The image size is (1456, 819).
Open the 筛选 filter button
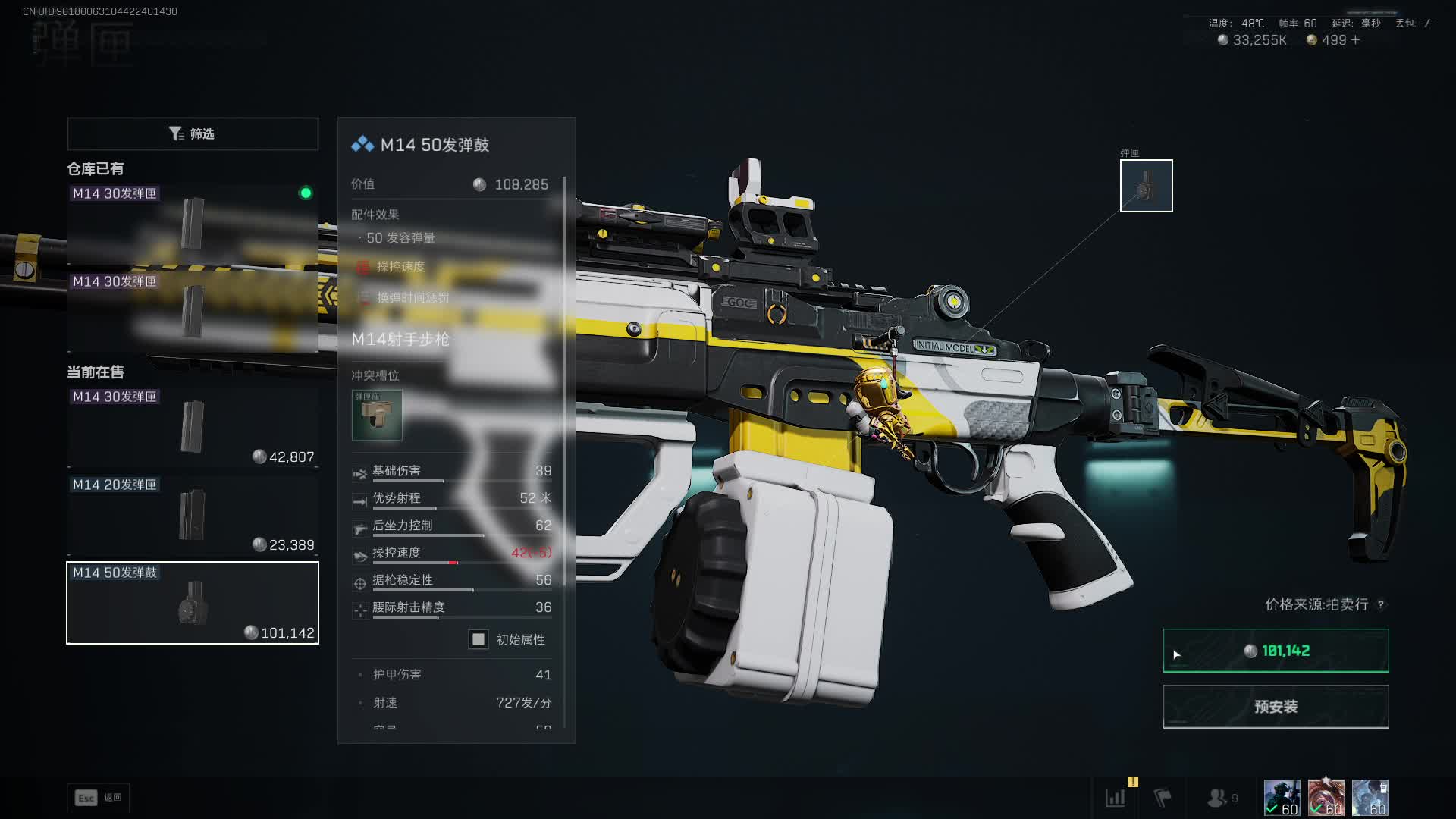(x=193, y=133)
